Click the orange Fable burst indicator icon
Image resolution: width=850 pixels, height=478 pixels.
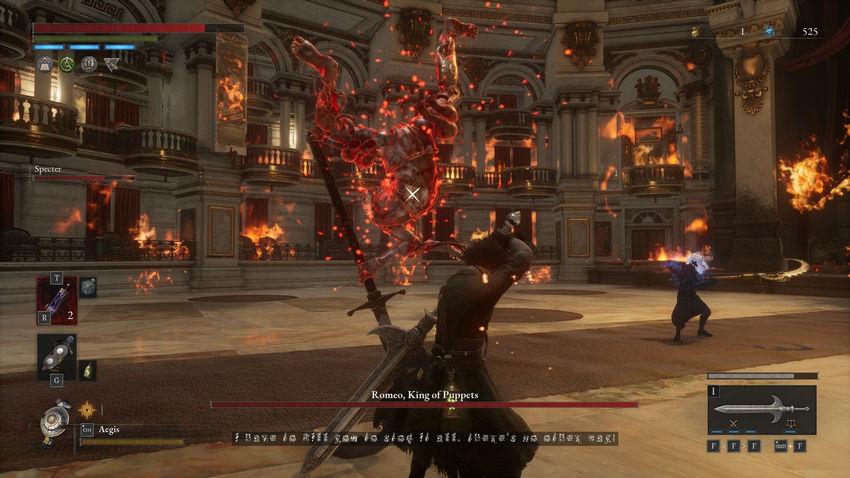87,408
